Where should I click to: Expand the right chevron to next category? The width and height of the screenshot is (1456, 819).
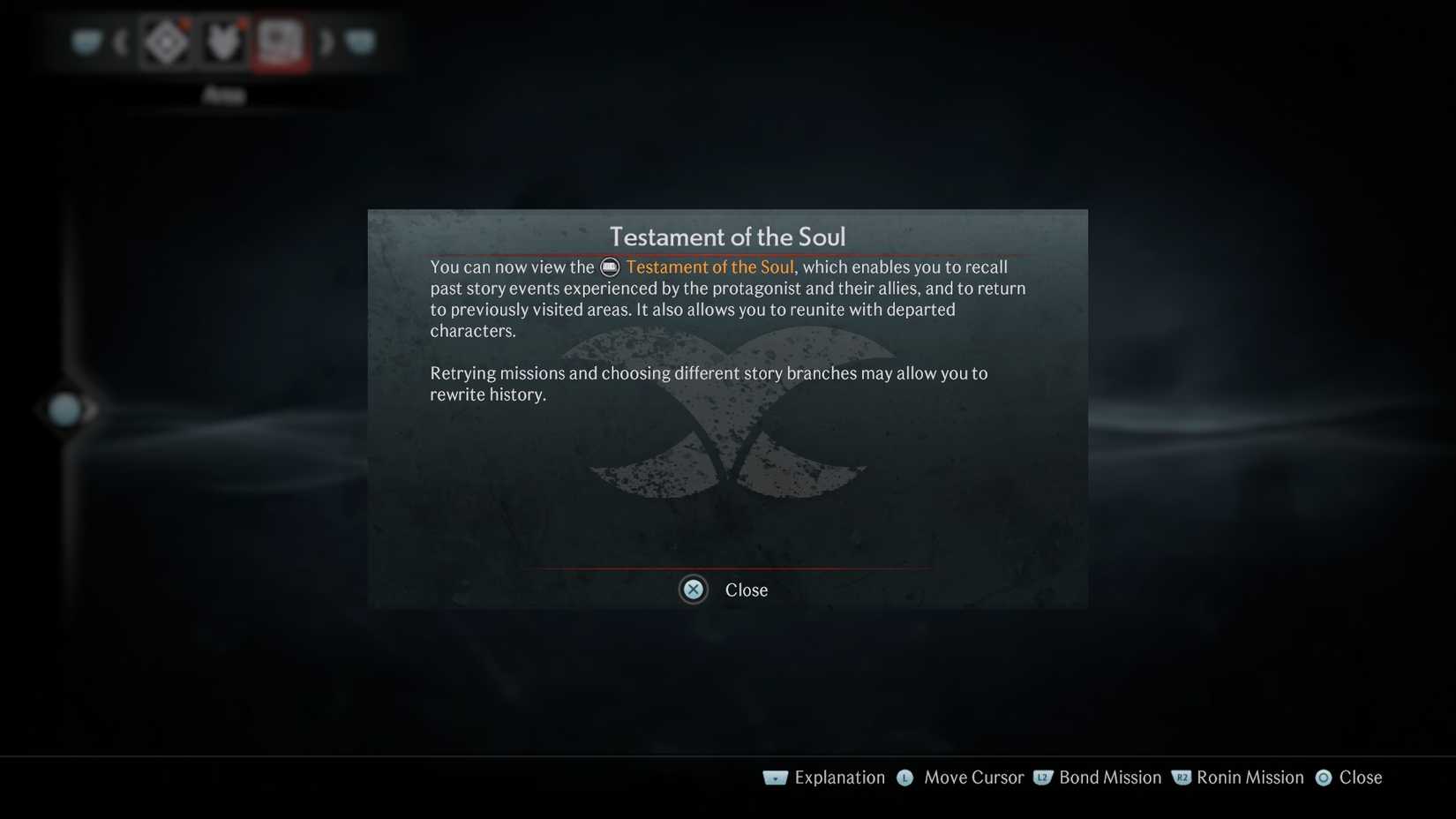pos(326,43)
